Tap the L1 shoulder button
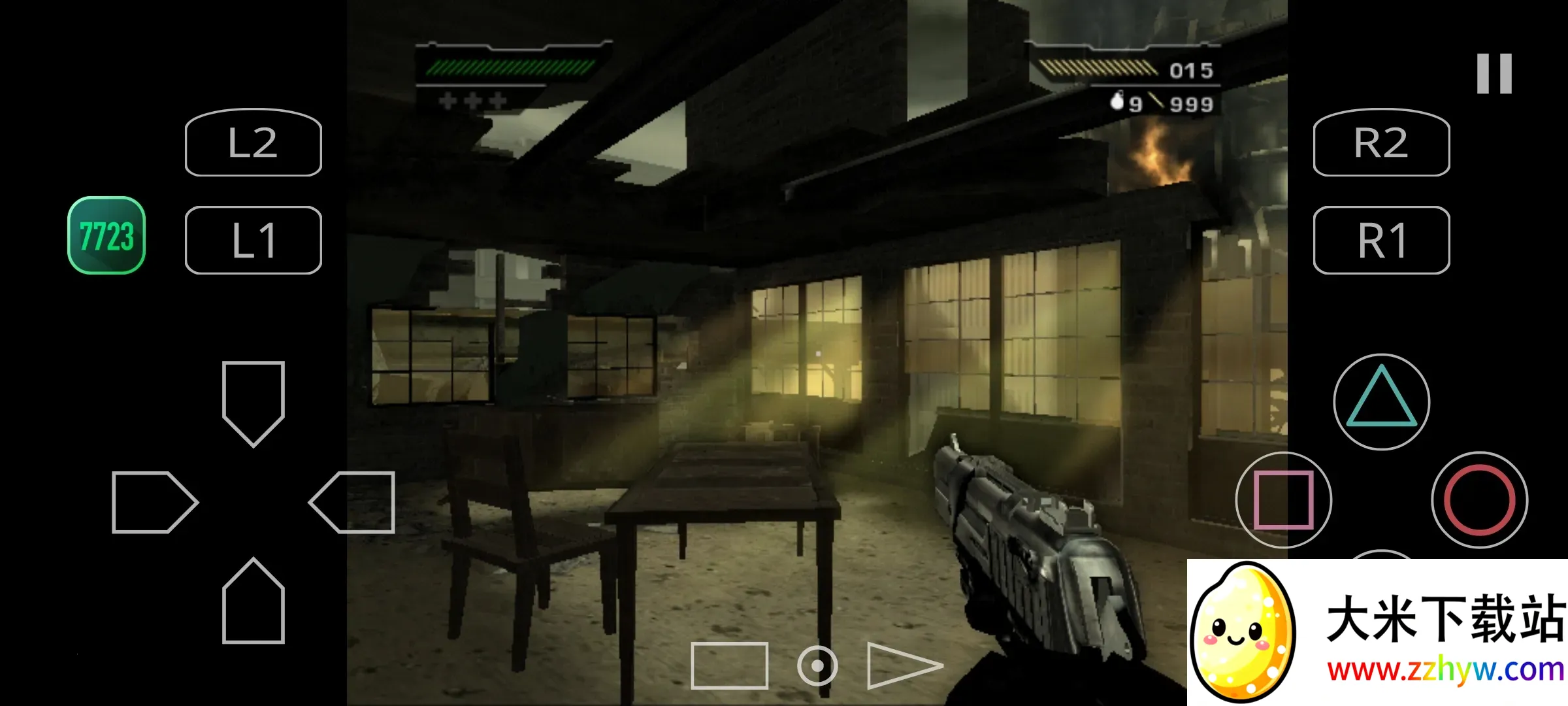The height and width of the screenshot is (706, 1568). [x=253, y=240]
